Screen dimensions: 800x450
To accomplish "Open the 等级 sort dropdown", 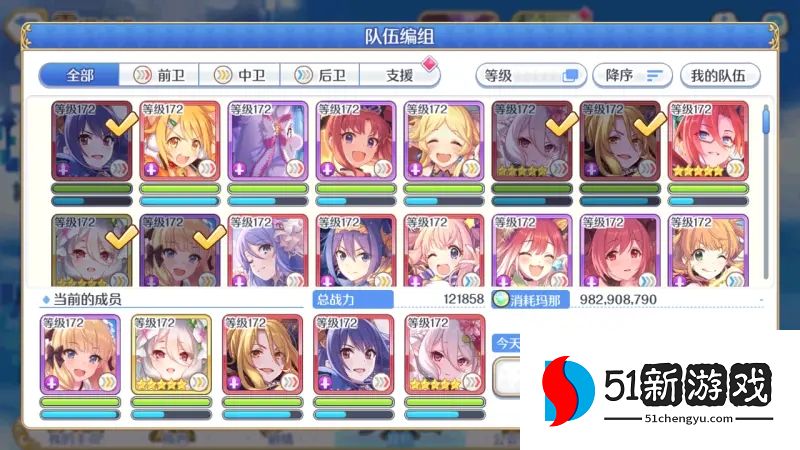I will pos(531,75).
